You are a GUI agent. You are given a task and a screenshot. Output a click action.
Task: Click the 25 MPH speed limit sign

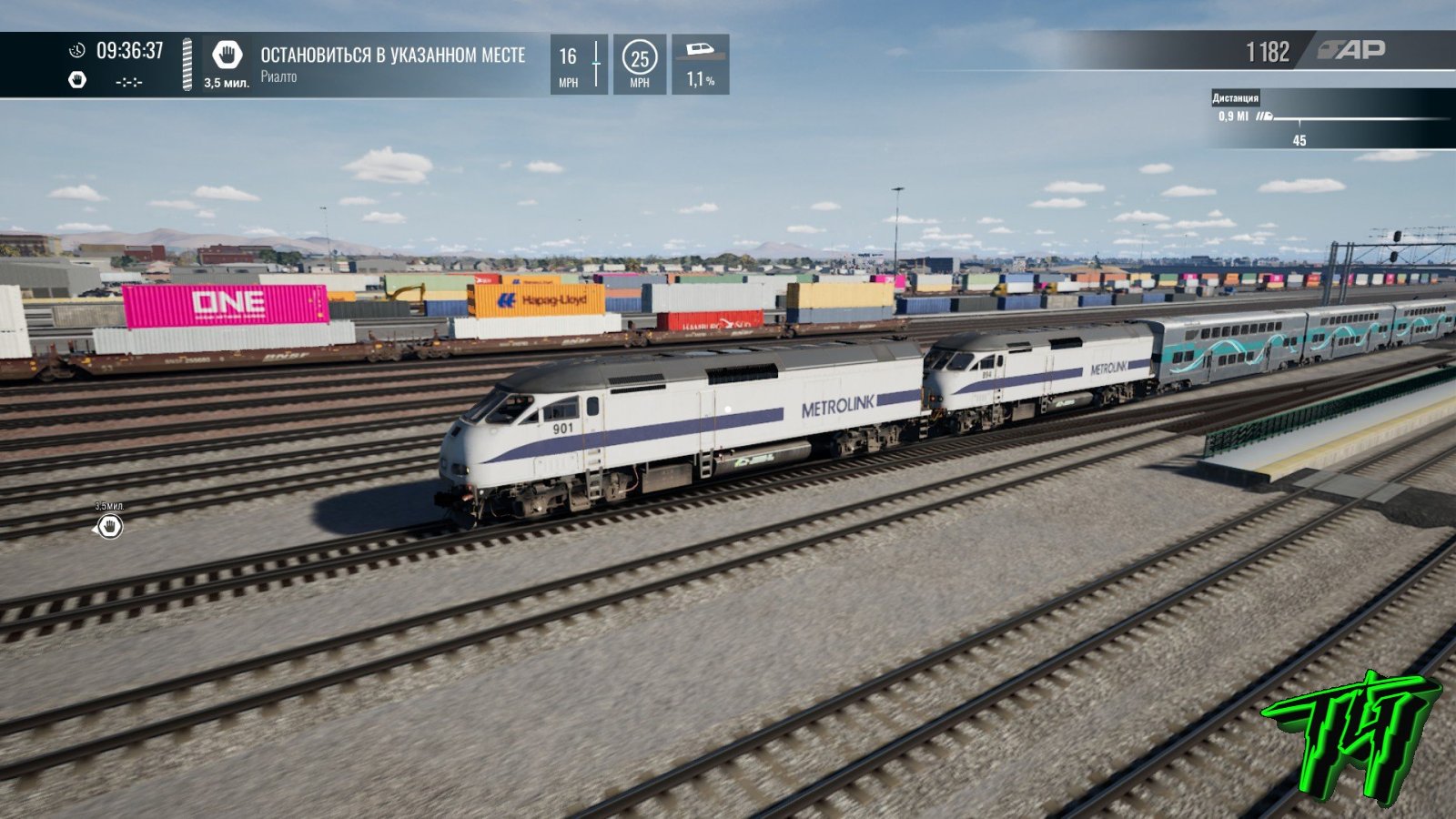(640, 59)
